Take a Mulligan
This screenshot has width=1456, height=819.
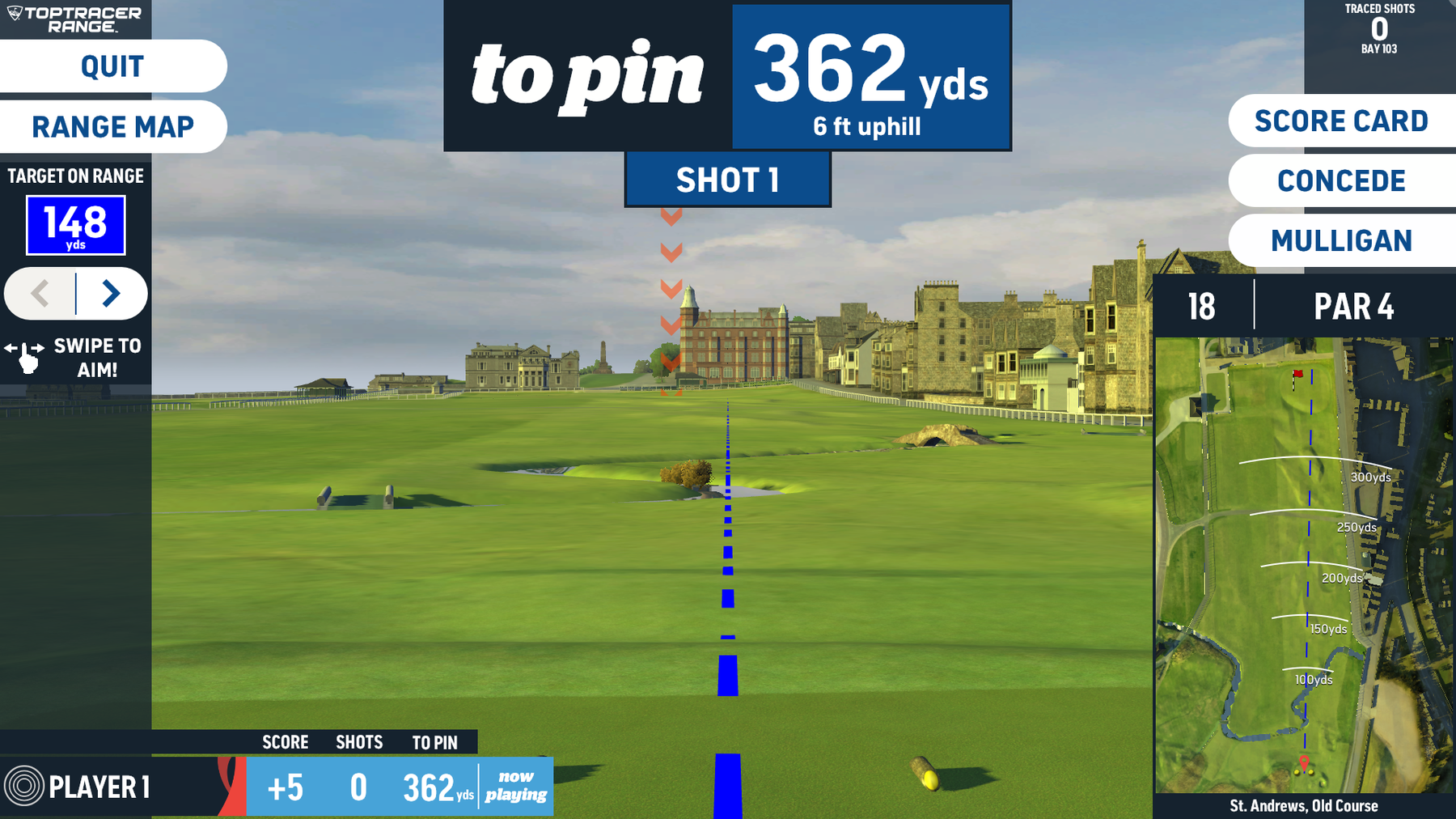(1341, 241)
